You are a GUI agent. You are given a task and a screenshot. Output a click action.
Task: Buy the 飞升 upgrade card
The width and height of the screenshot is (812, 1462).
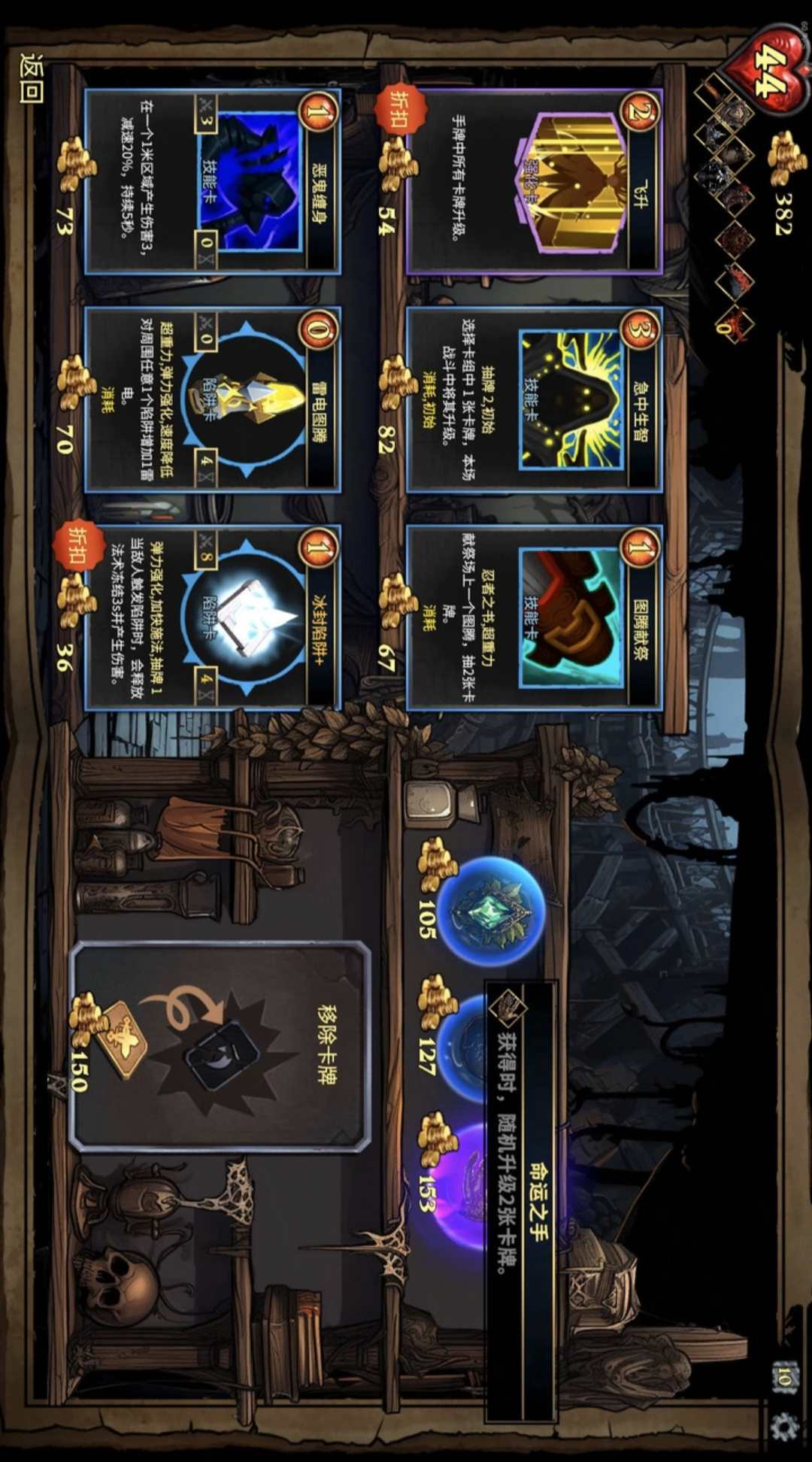point(534,180)
